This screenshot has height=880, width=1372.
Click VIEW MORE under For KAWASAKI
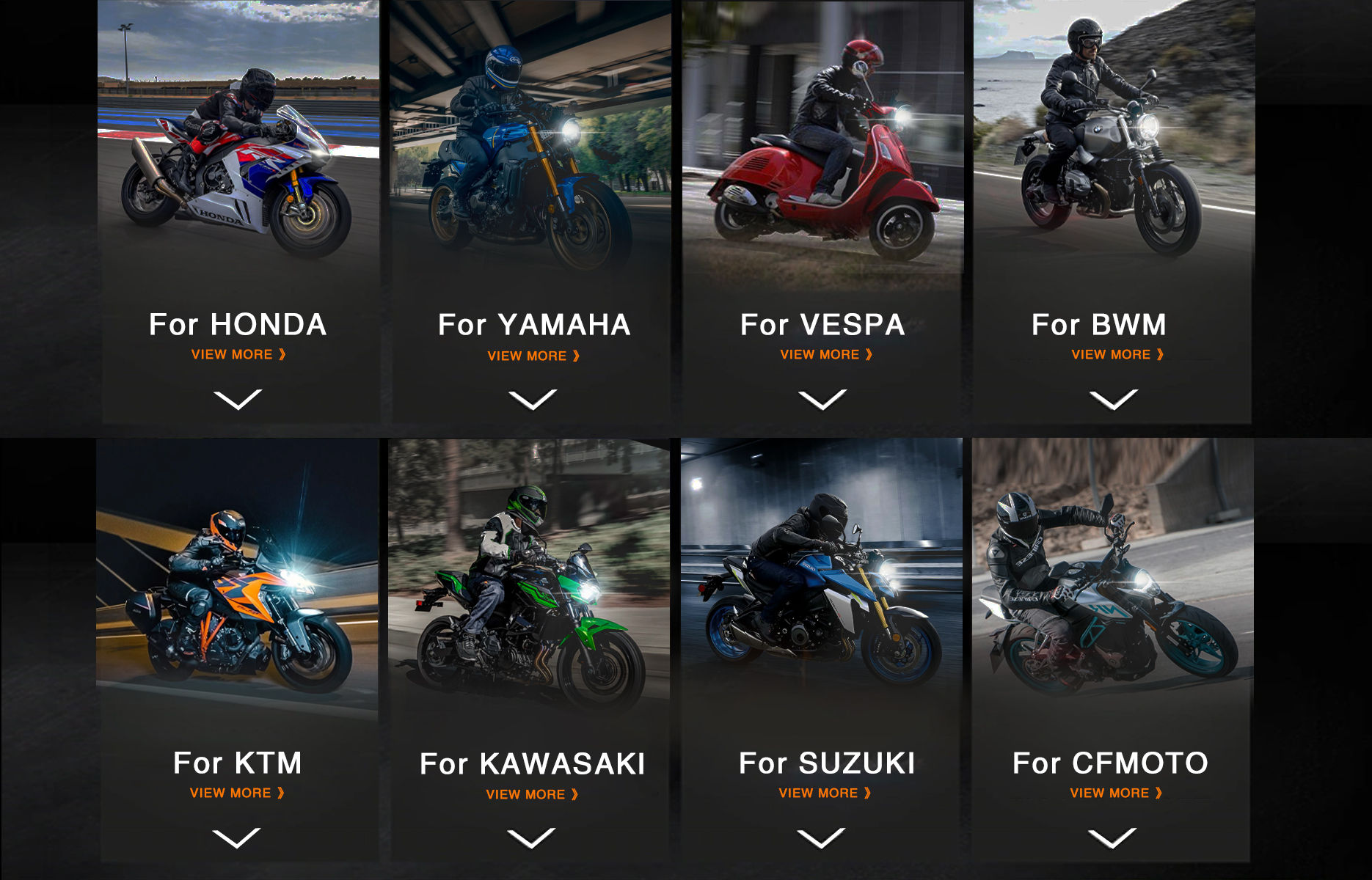tap(532, 794)
